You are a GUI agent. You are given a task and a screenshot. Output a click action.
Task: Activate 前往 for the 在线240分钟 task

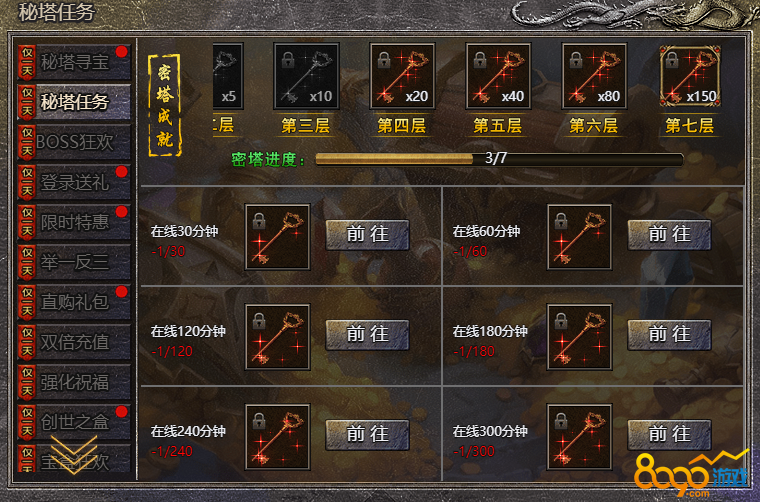[367, 434]
